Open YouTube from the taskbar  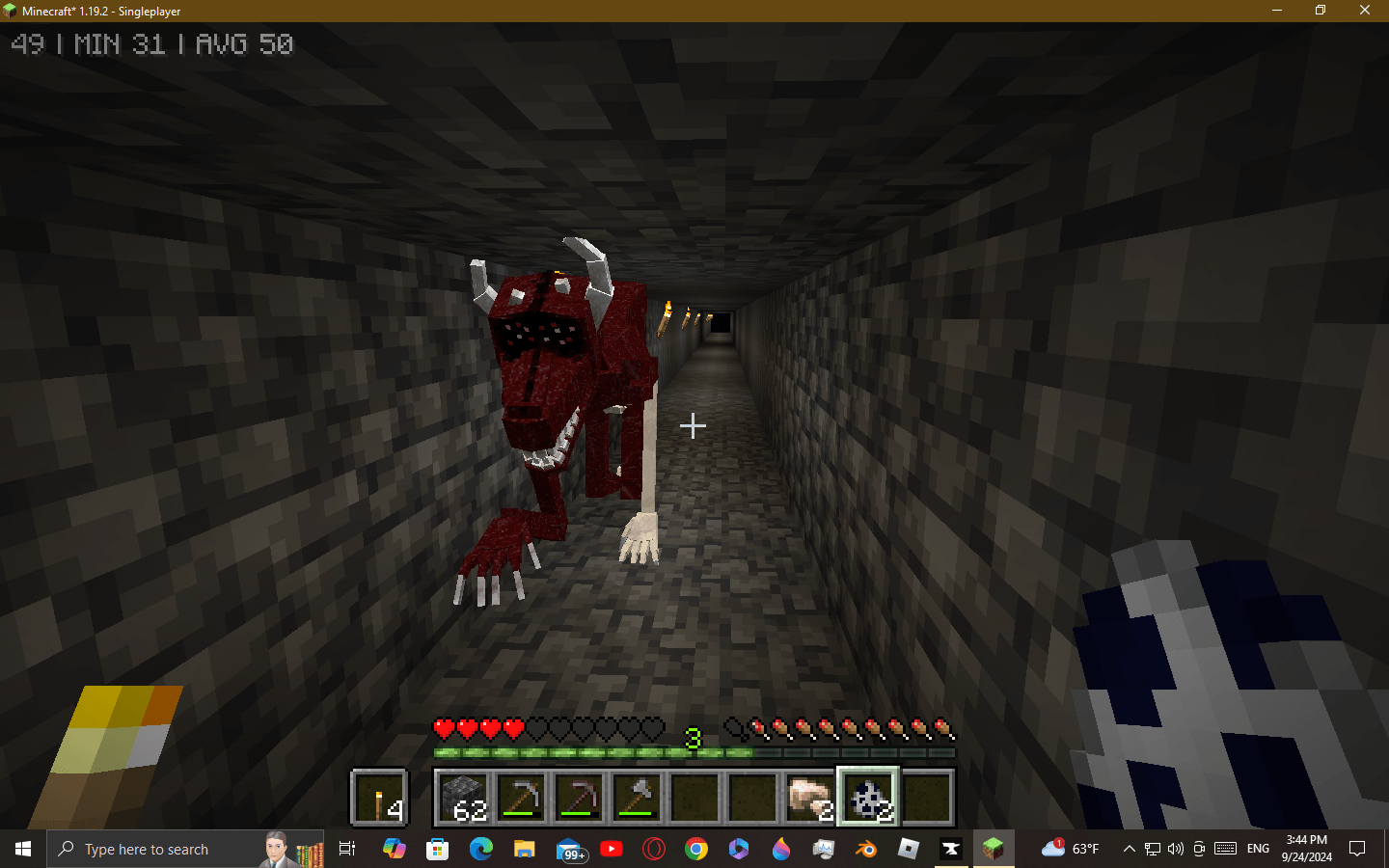[612, 849]
